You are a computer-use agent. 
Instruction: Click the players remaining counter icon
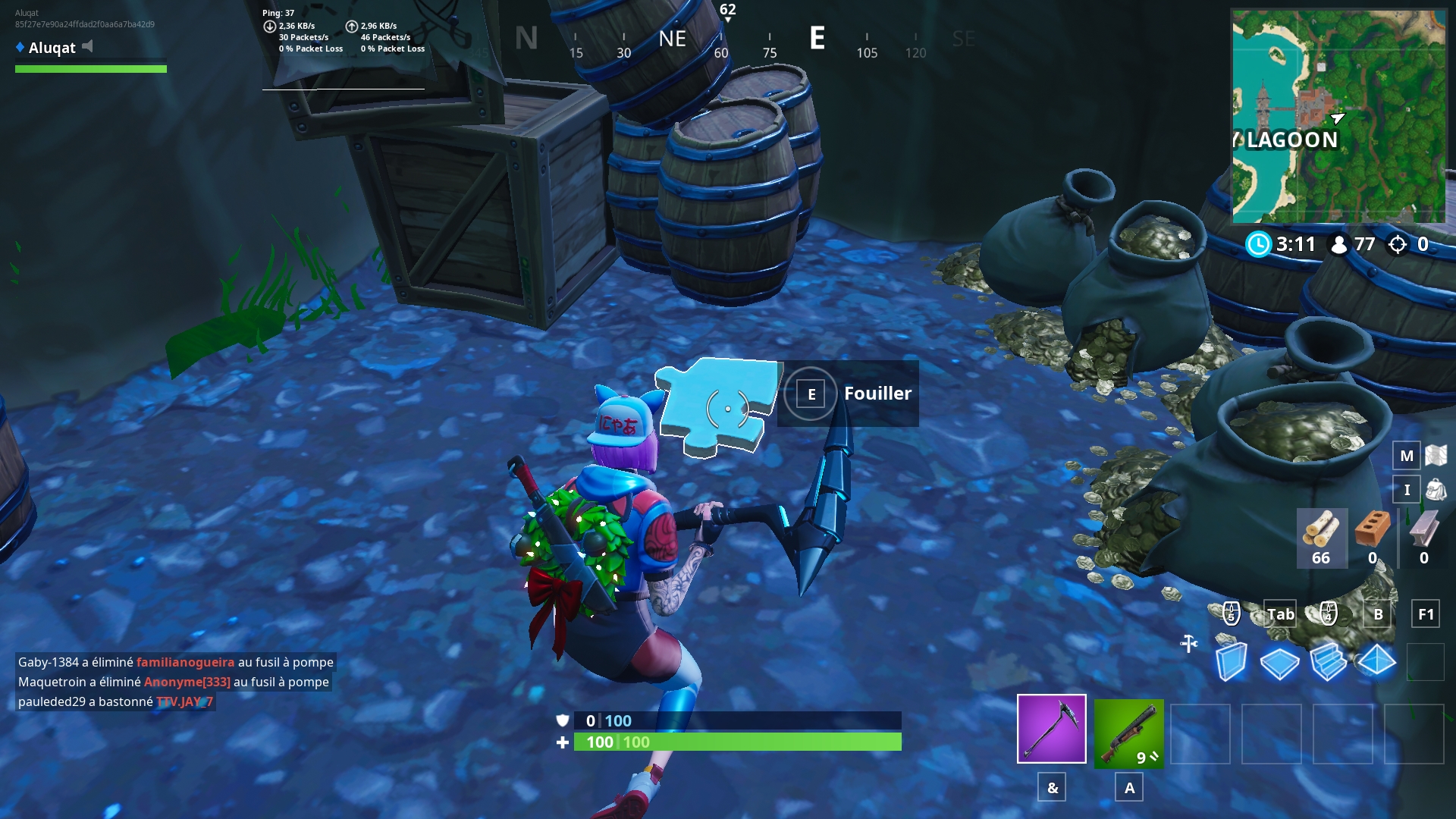pyautogui.click(x=1338, y=245)
